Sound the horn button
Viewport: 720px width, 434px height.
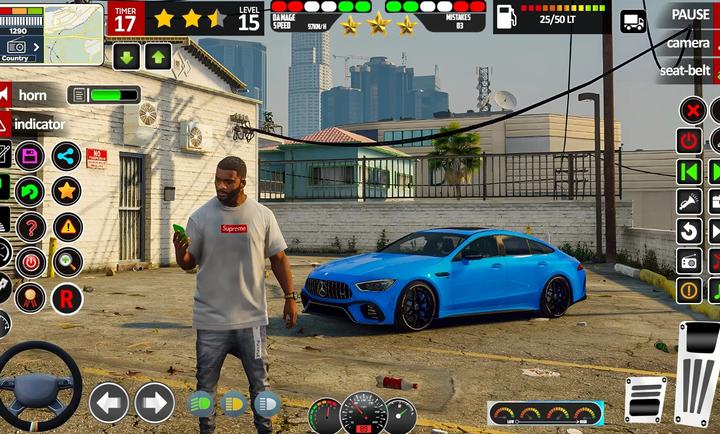click(32, 95)
